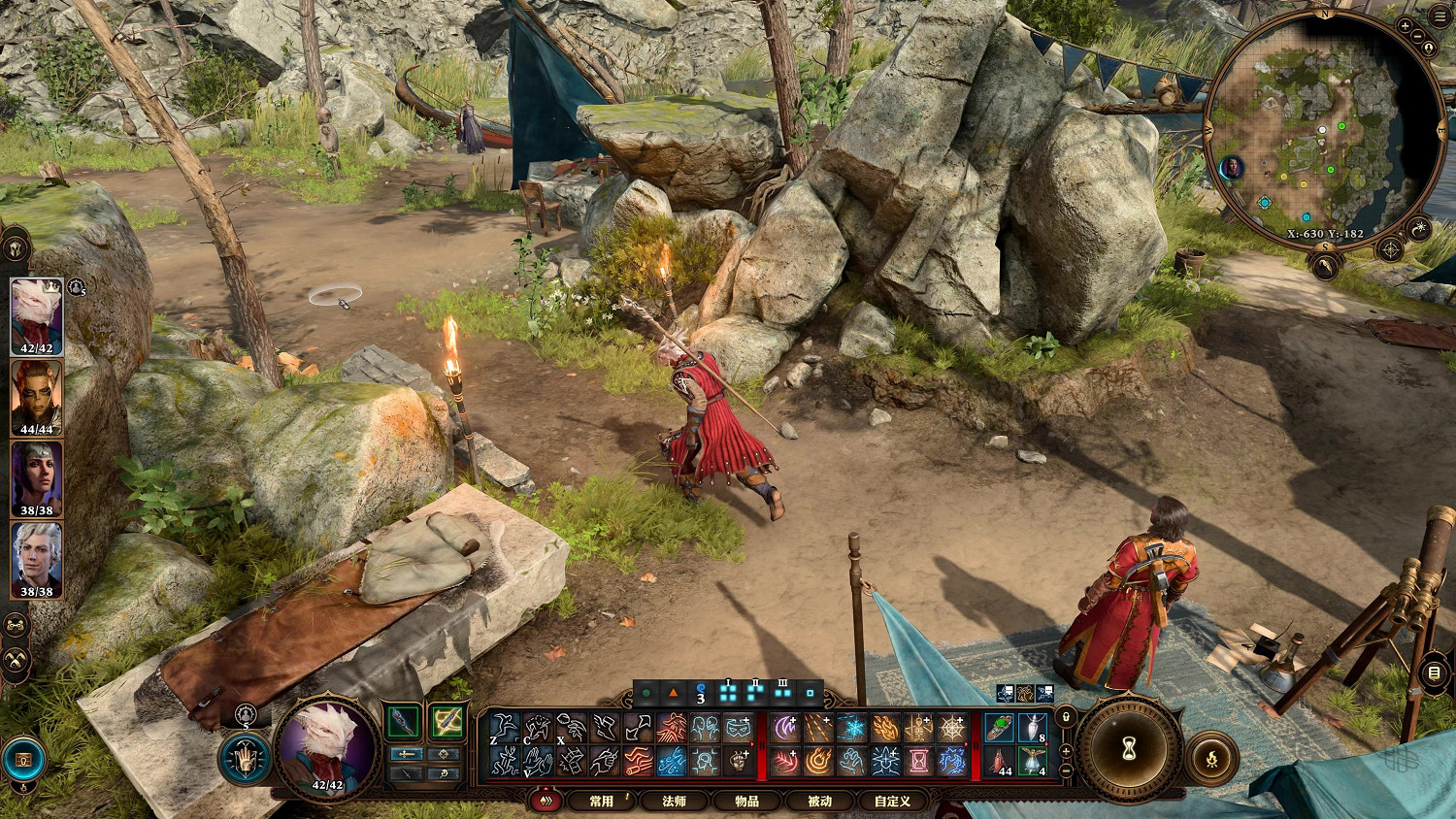Image resolution: width=1456 pixels, height=819 pixels.
Task: Select the white dragonborn party portrait
Action: coord(37,316)
